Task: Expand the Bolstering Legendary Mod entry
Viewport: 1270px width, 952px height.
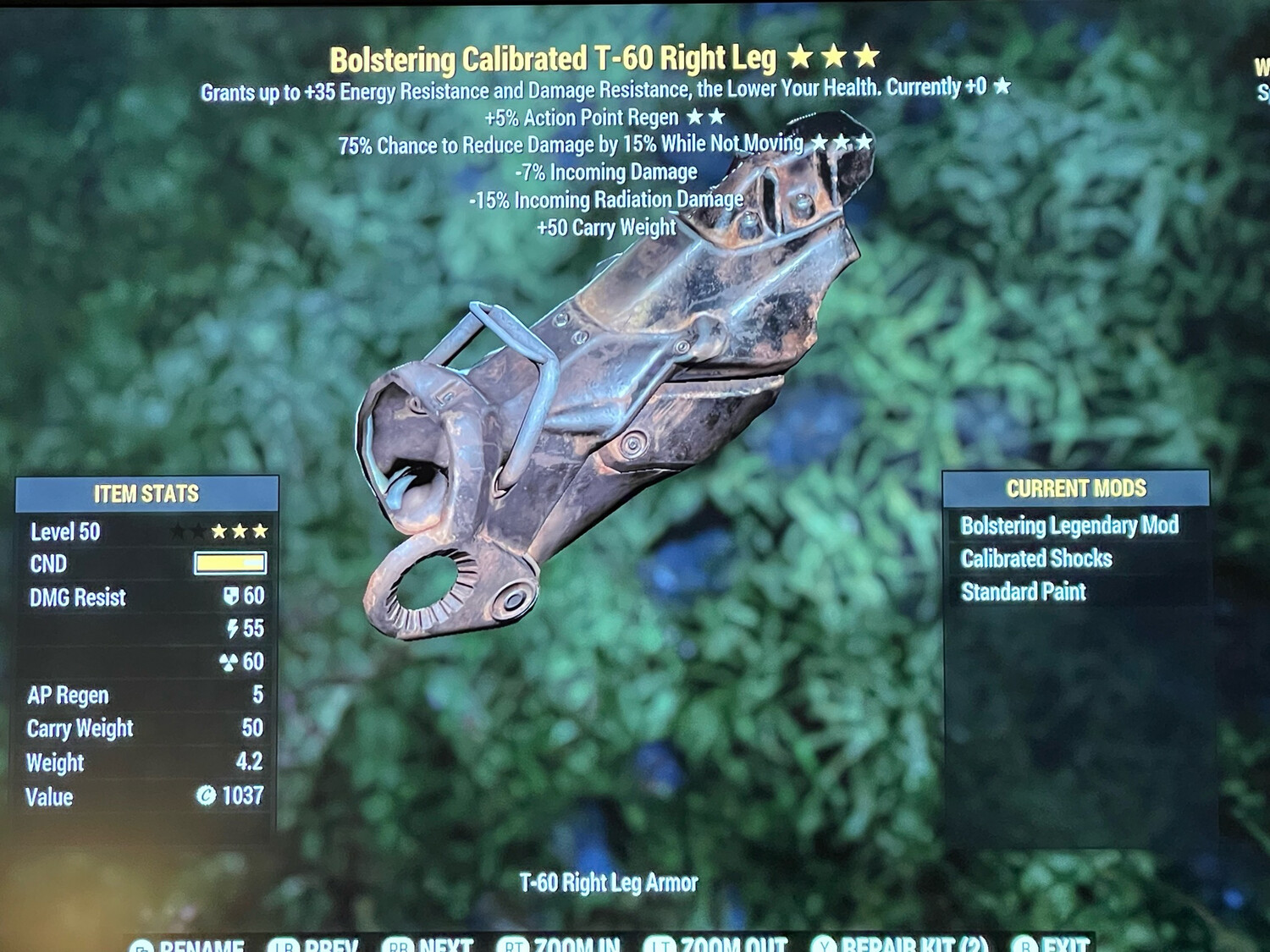Action: click(1070, 526)
